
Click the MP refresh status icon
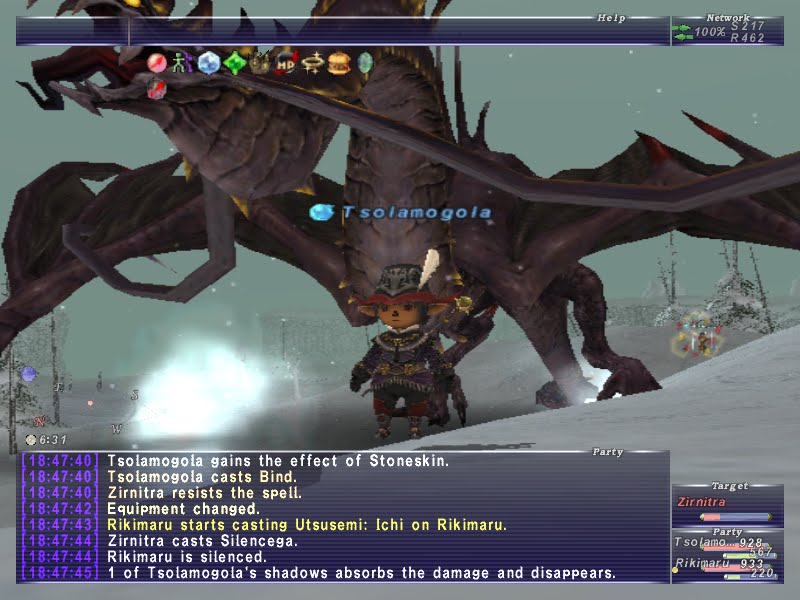point(286,64)
